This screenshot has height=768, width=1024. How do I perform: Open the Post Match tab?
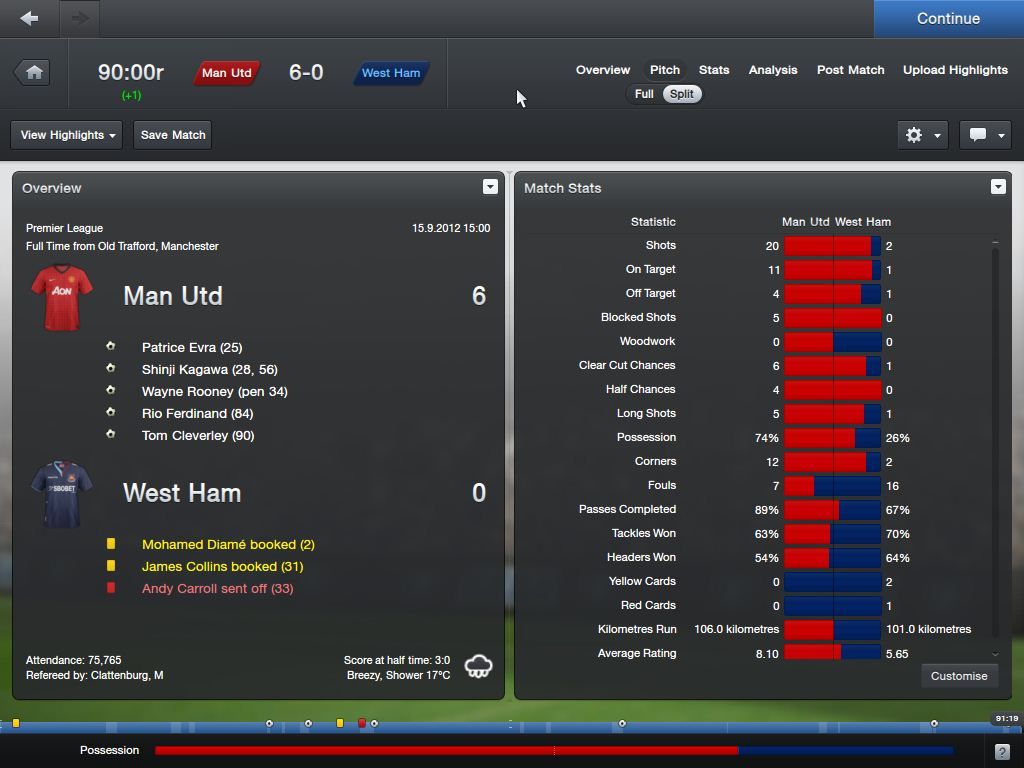coord(850,70)
